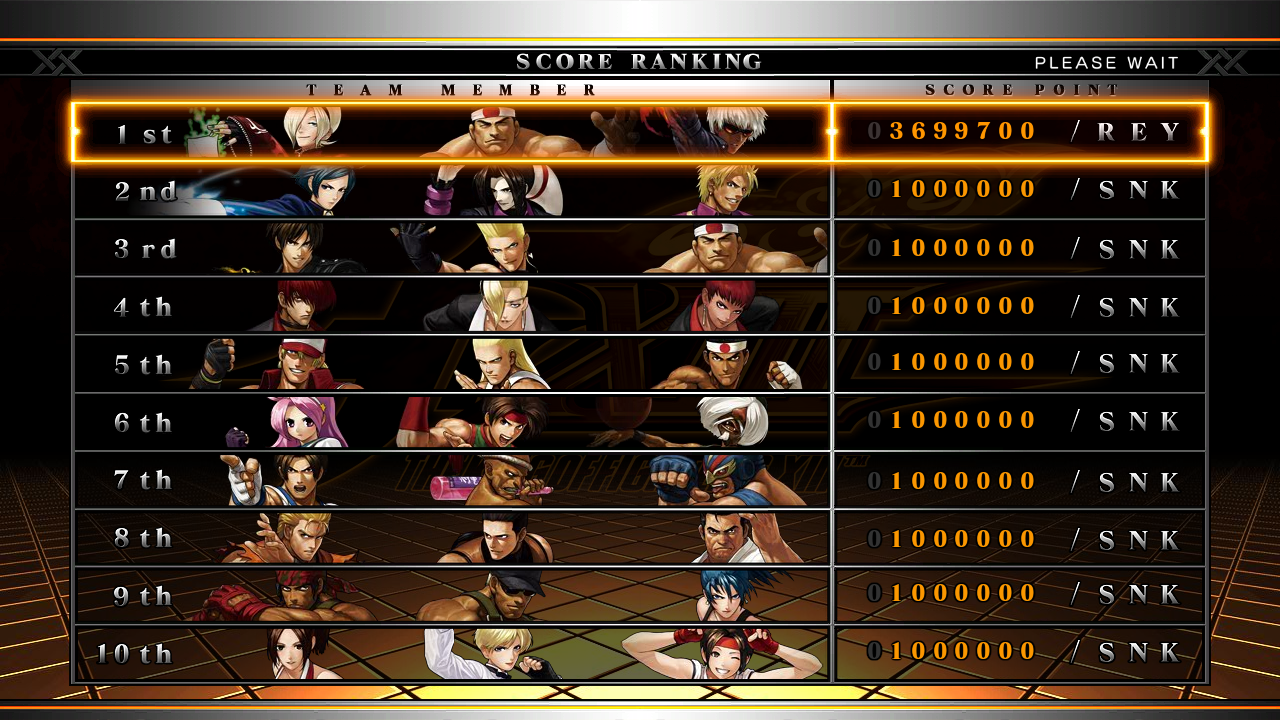Image resolution: width=1280 pixels, height=720 pixels.
Task: Choose the 7th place ranking row
Action: click(x=640, y=480)
